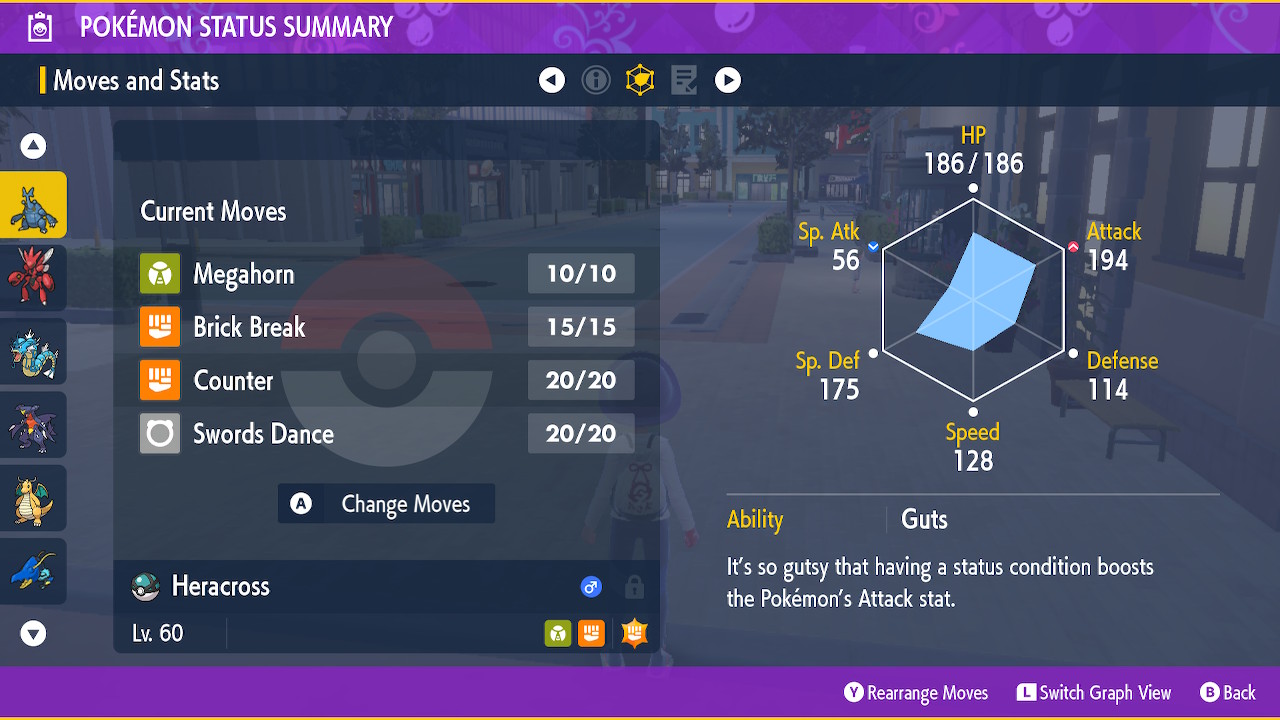Select the Moves and Stats tab label
Image resolution: width=1280 pixels, height=720 pixels.
click(x=135, y=80)
